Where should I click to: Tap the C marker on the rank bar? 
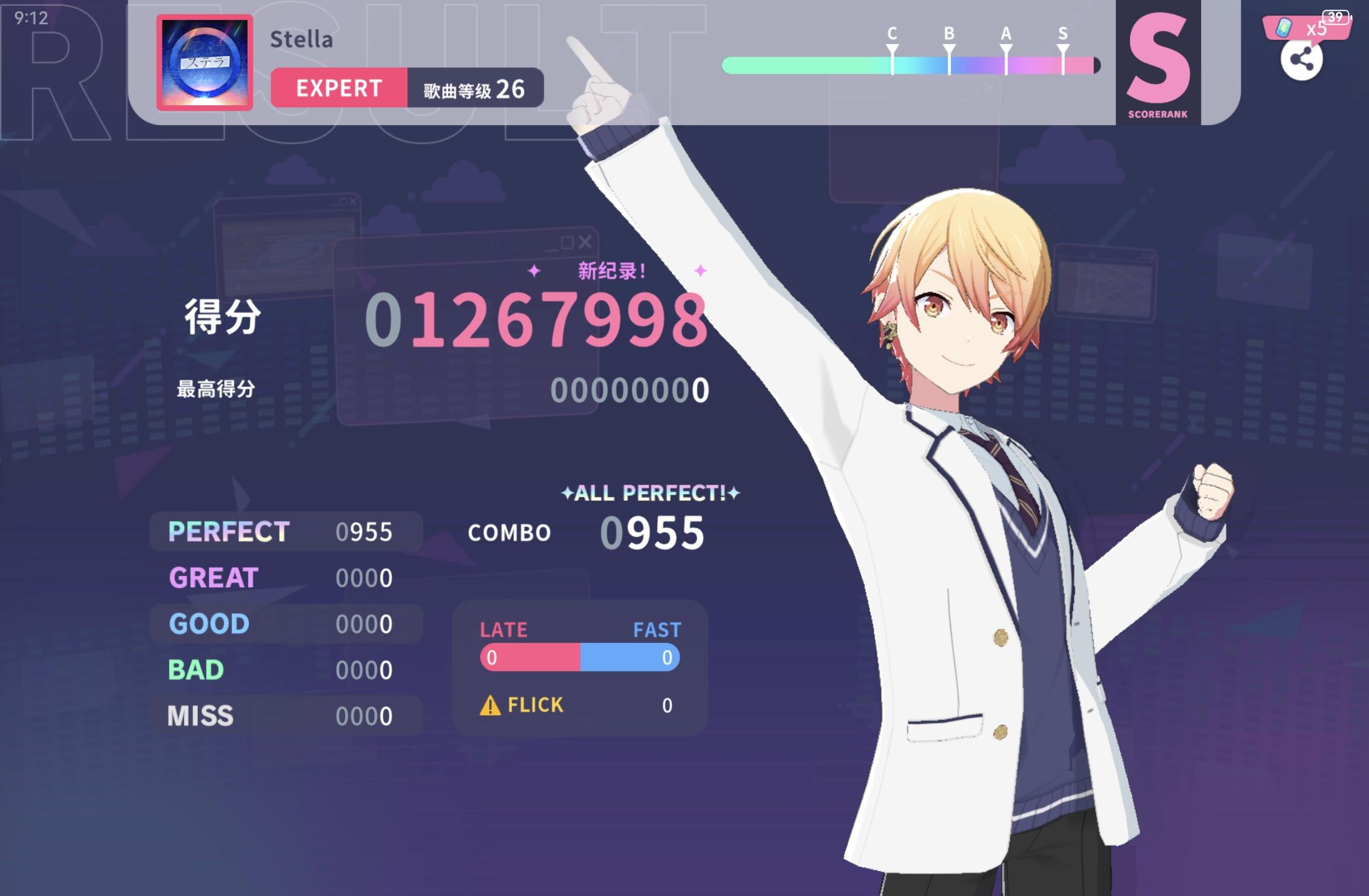coord(894,45)
